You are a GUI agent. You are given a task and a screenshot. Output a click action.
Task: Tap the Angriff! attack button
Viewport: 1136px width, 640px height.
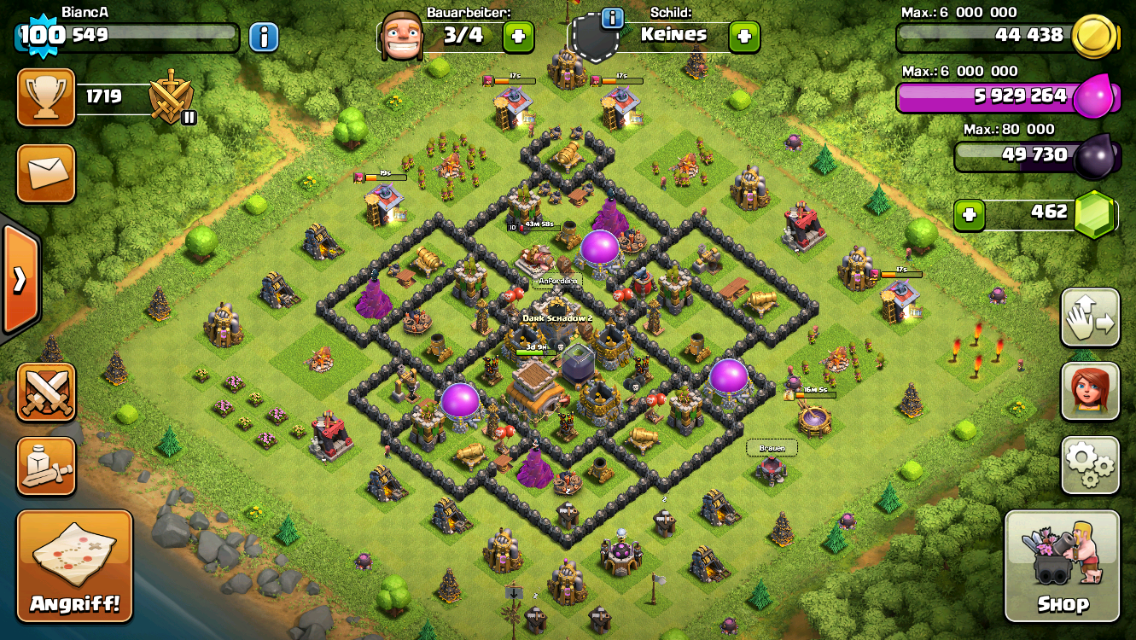[x=74, y=566]
